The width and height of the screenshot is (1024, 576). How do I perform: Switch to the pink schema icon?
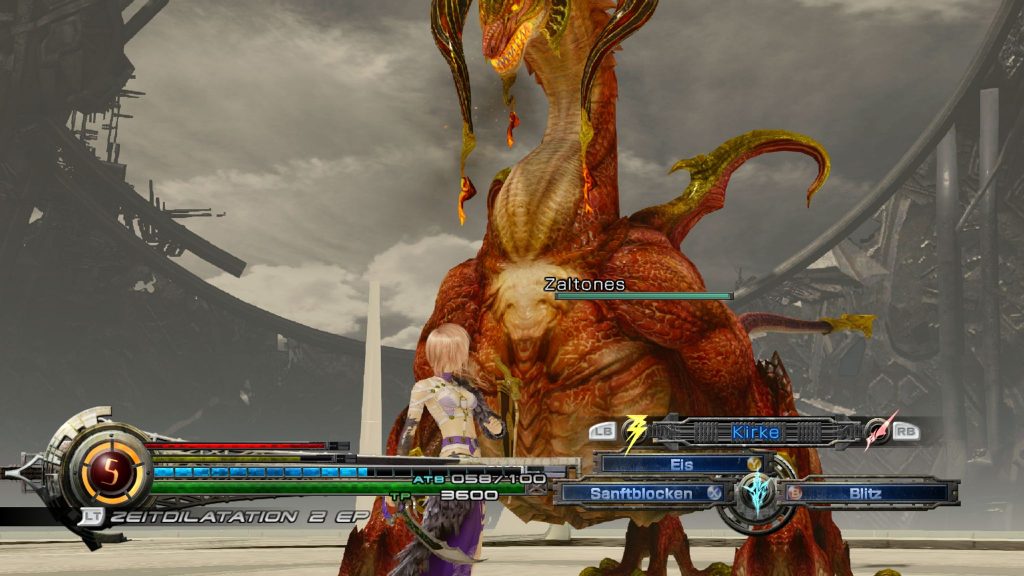[x=880, y=431]
